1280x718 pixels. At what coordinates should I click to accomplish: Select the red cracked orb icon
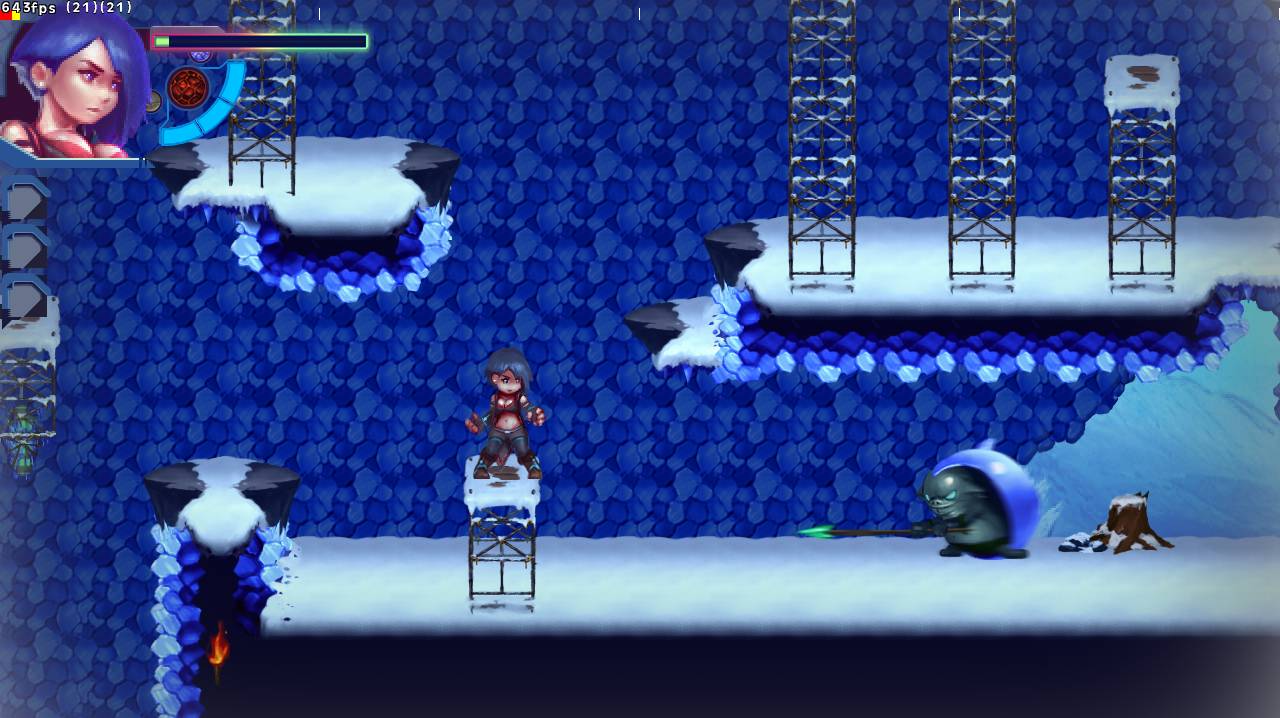tap(187, 88)
